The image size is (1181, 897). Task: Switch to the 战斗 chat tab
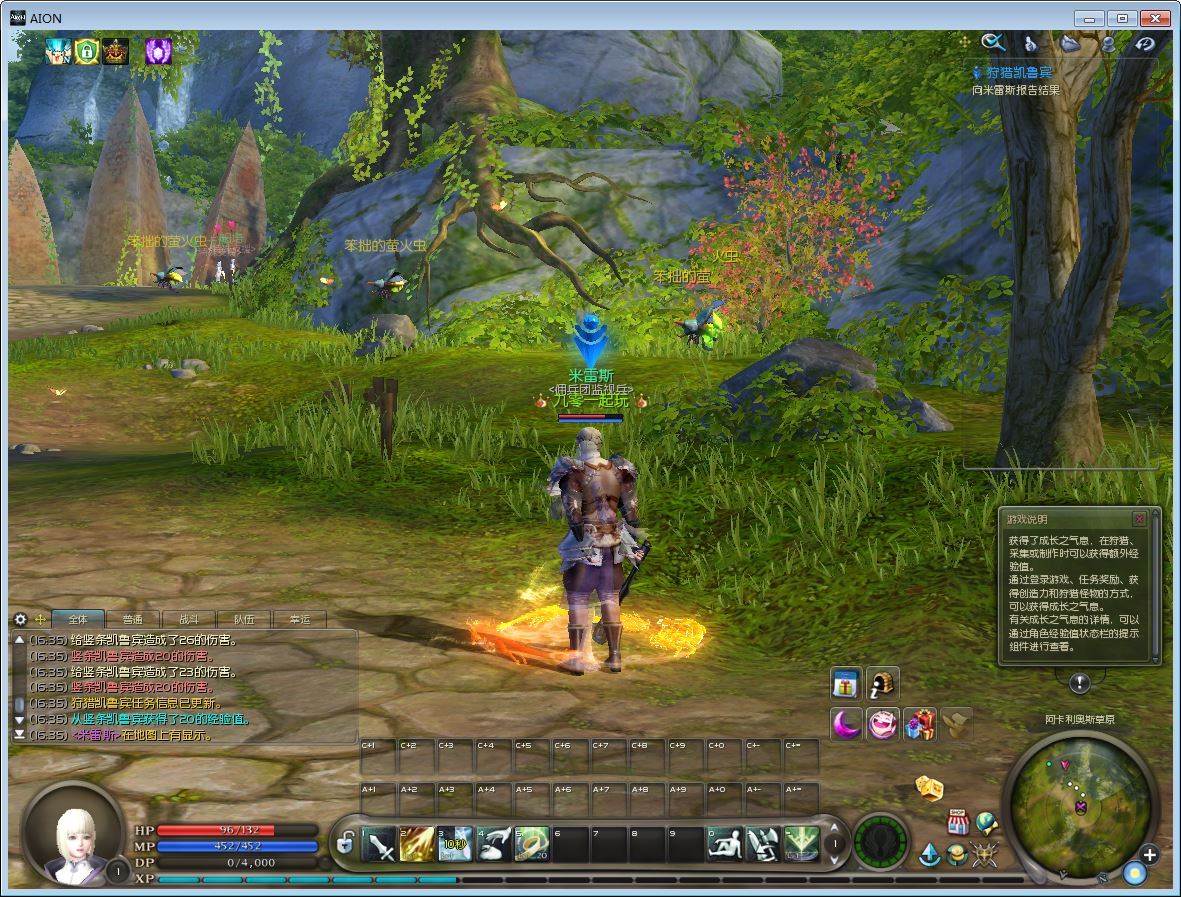tap(188, 620)
